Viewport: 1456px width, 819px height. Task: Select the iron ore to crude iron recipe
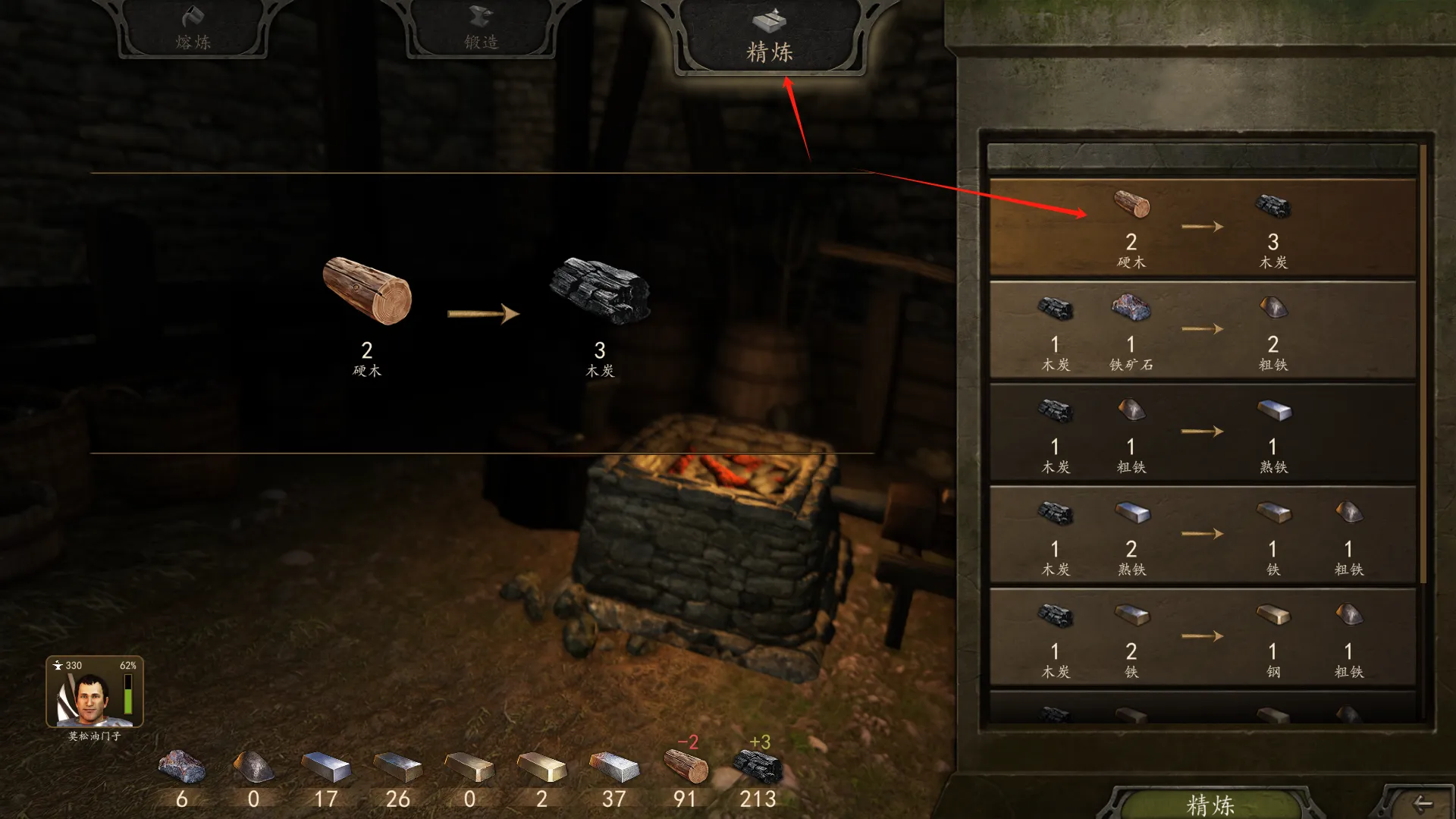[1202, 330]
